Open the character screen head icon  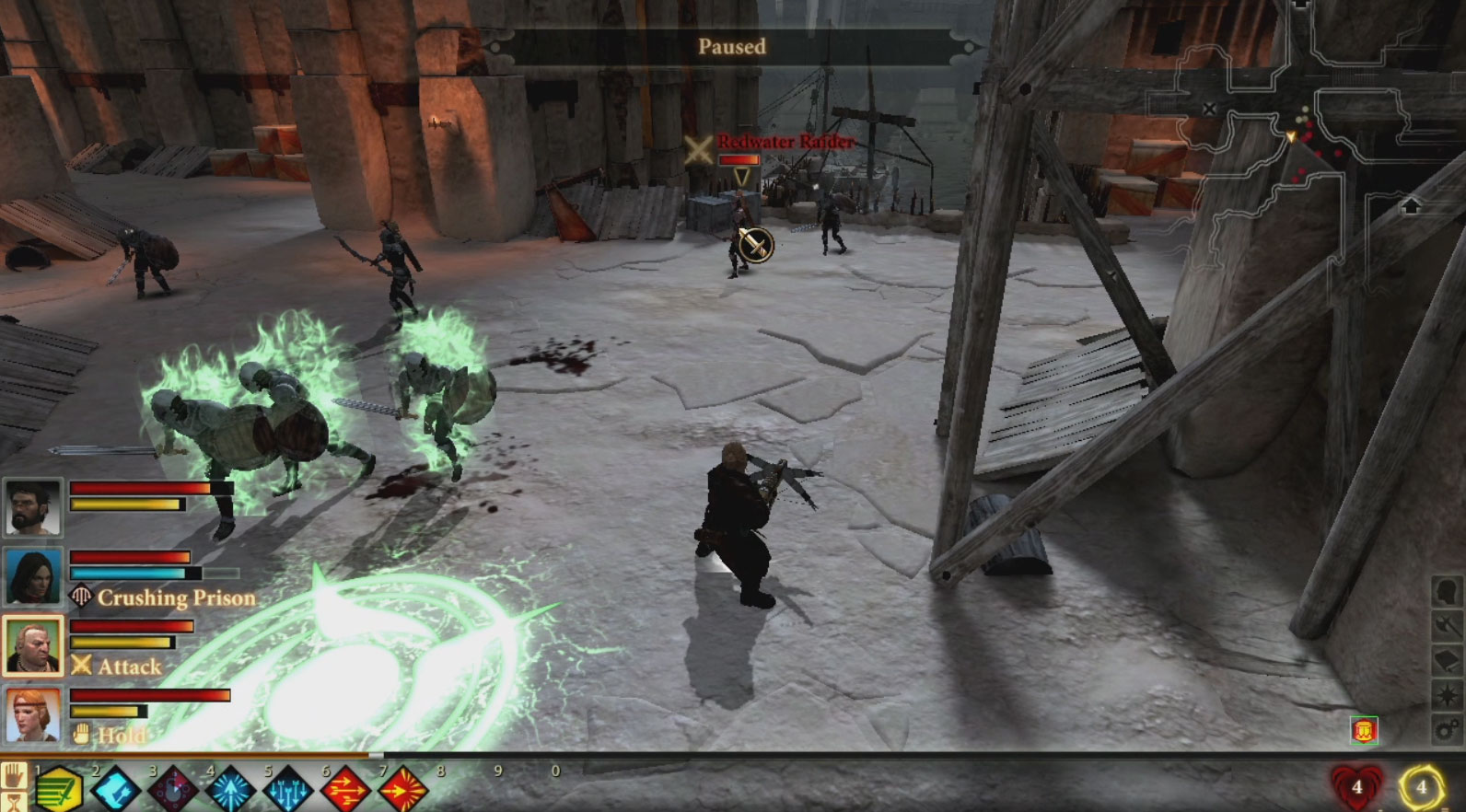point(1447,592)
